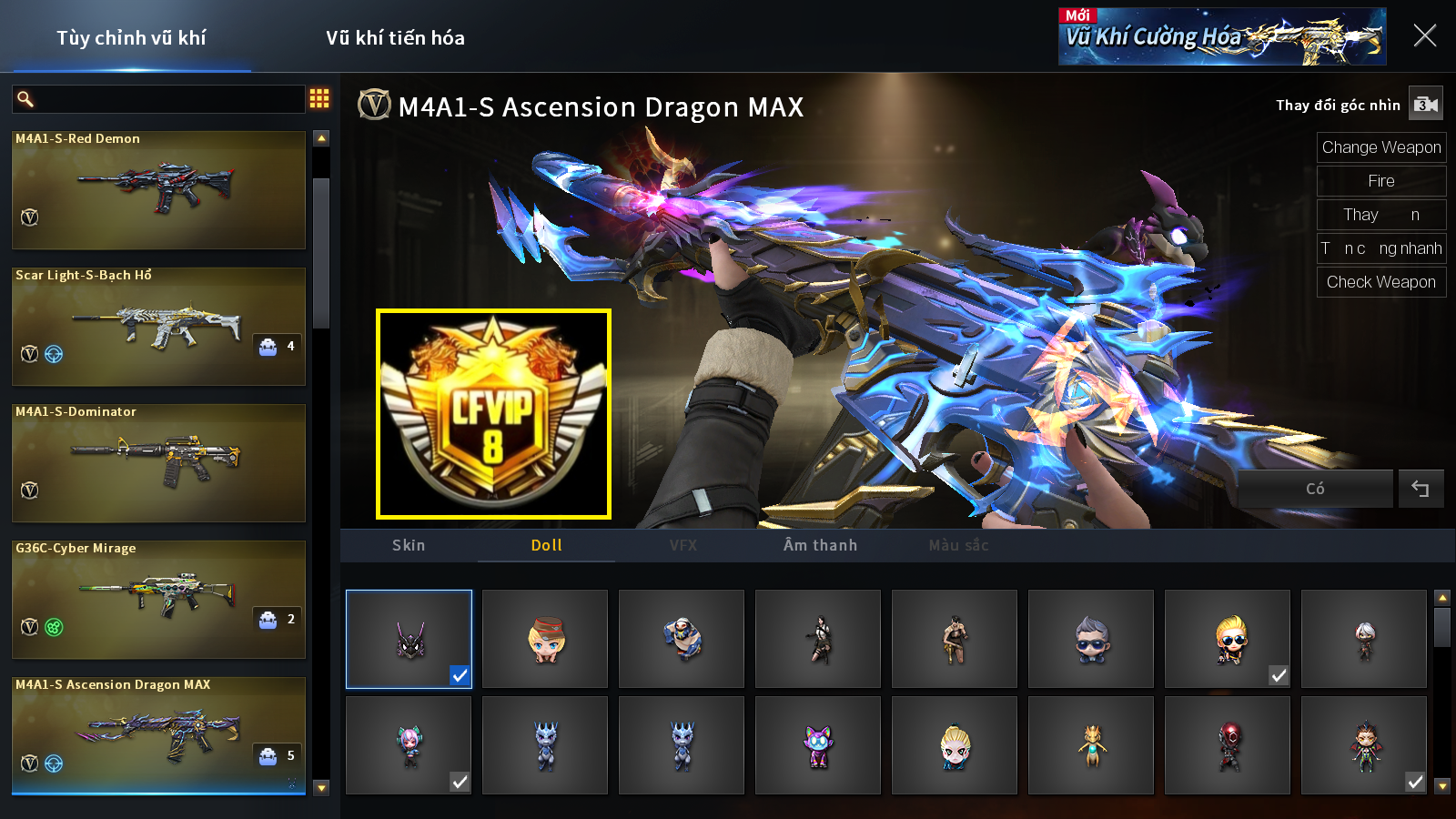Click the Check Weapon button
1456x819 pixels.
[x=1380, y=282]
